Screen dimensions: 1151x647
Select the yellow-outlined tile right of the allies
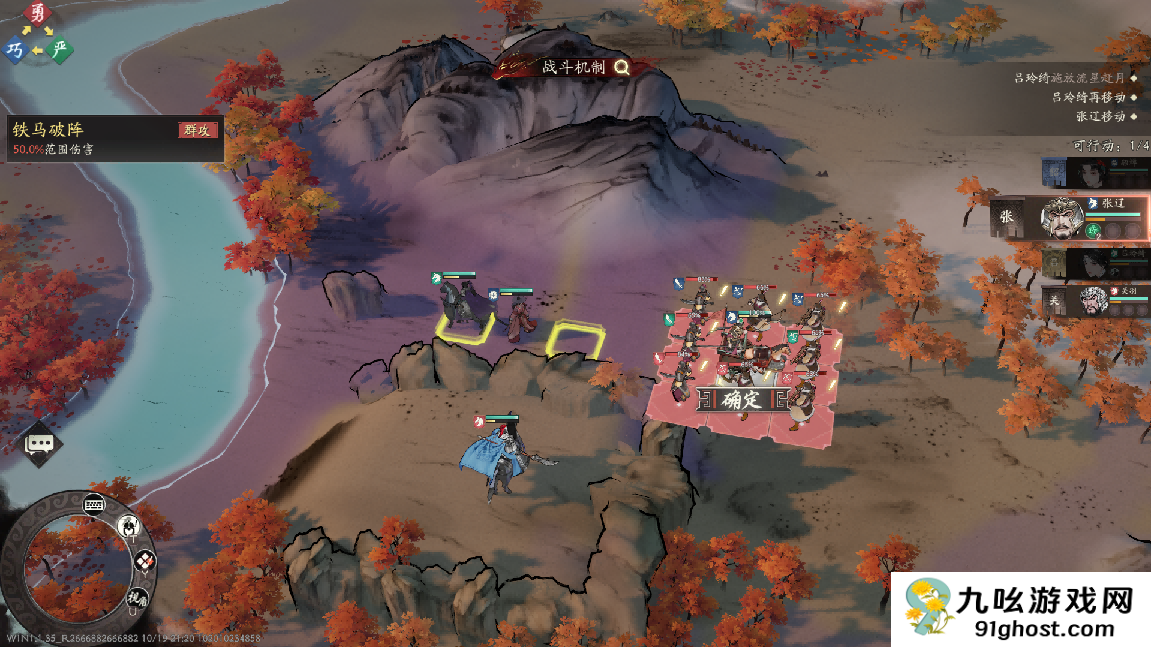[574, 340]
